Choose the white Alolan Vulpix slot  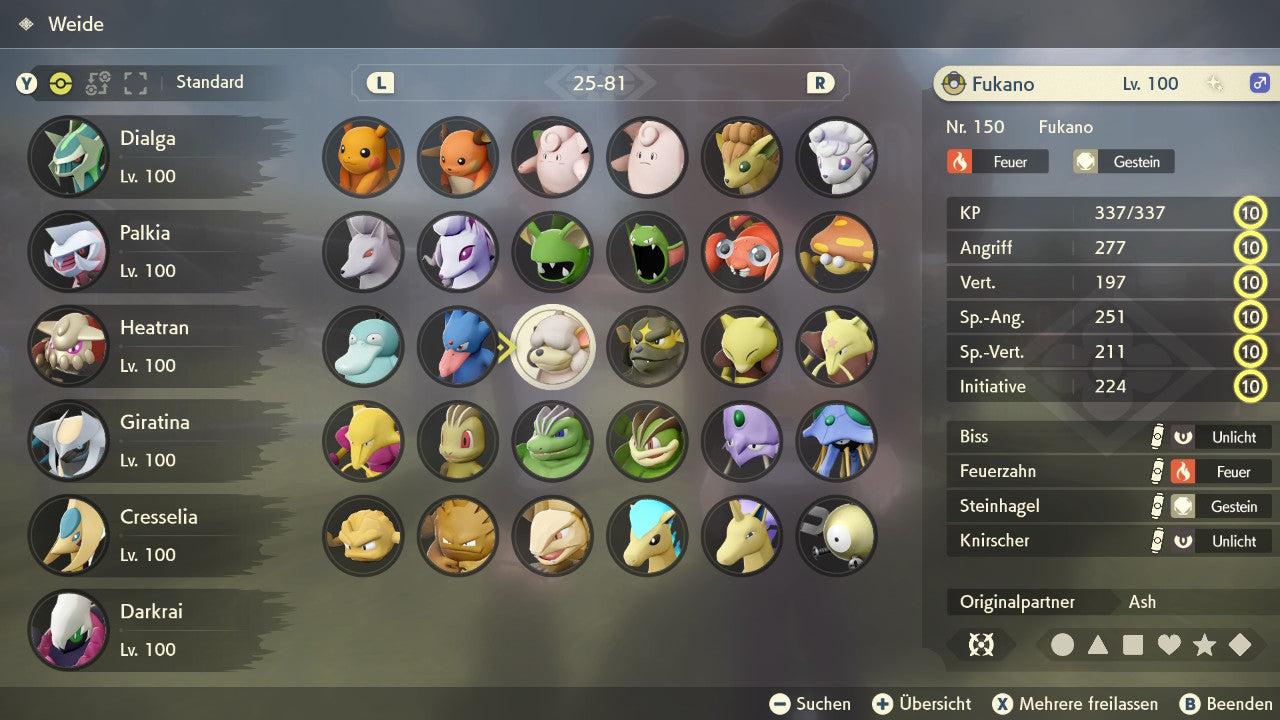[x=836, y=157]
